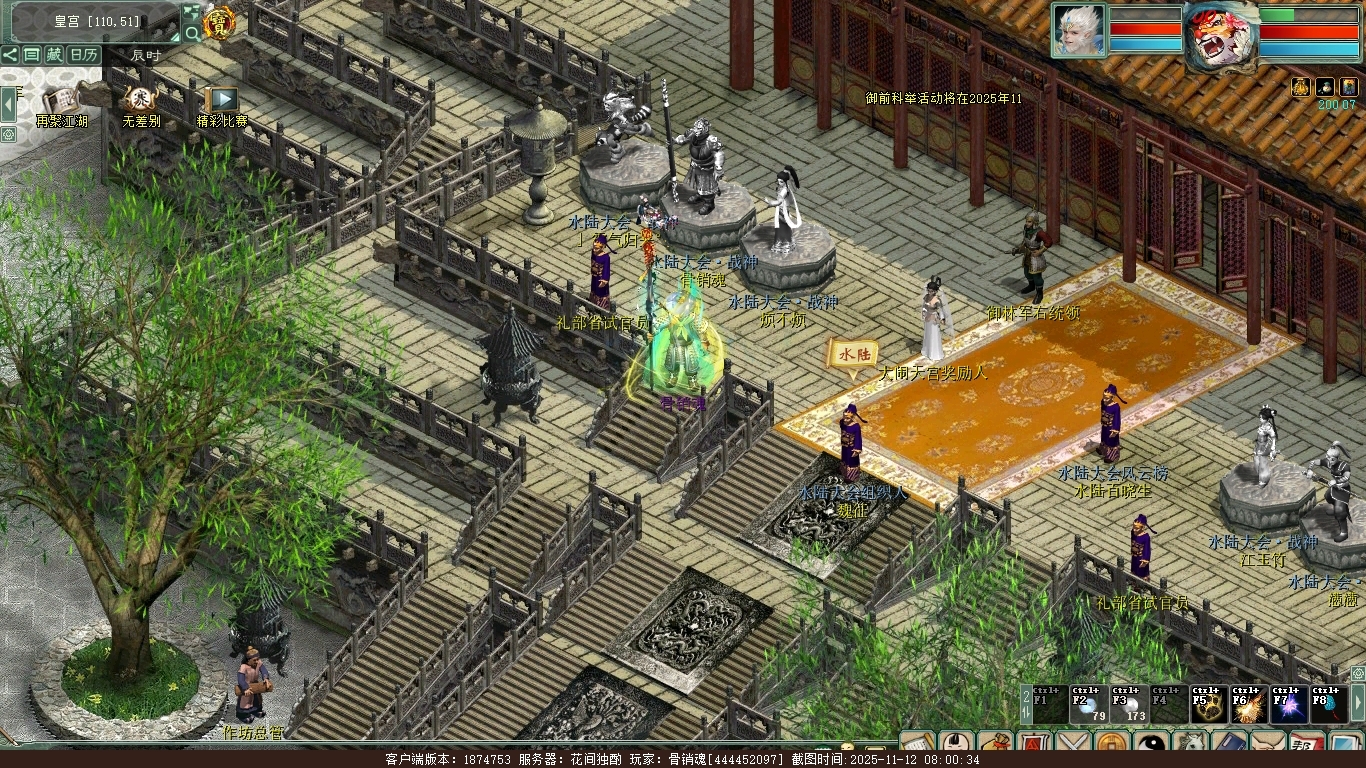
Task: Open the 日历 calendar button
Action: tap(84, 55)
